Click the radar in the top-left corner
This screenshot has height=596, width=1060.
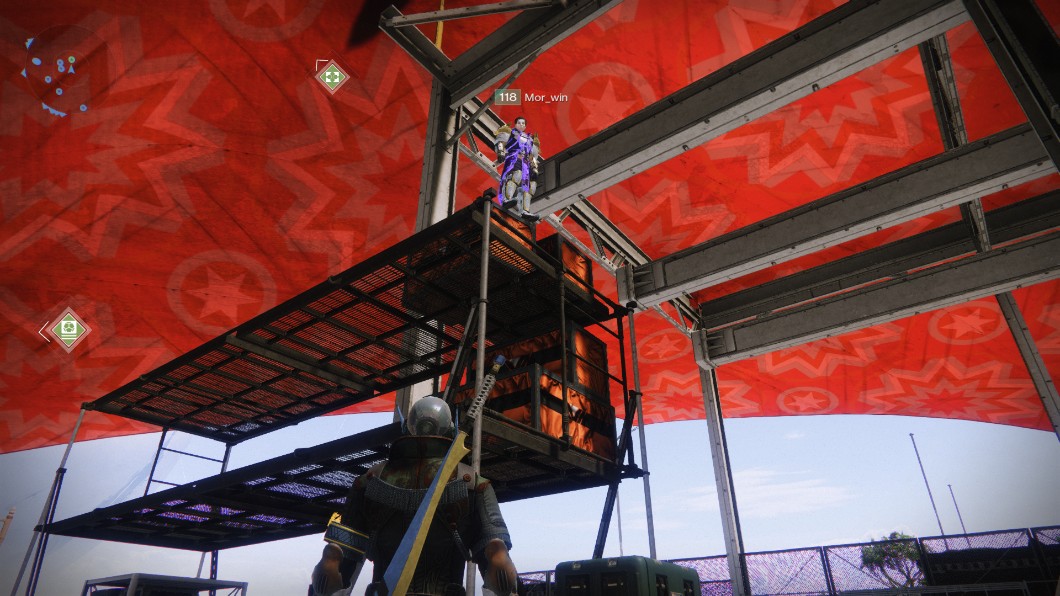point(55,74)
